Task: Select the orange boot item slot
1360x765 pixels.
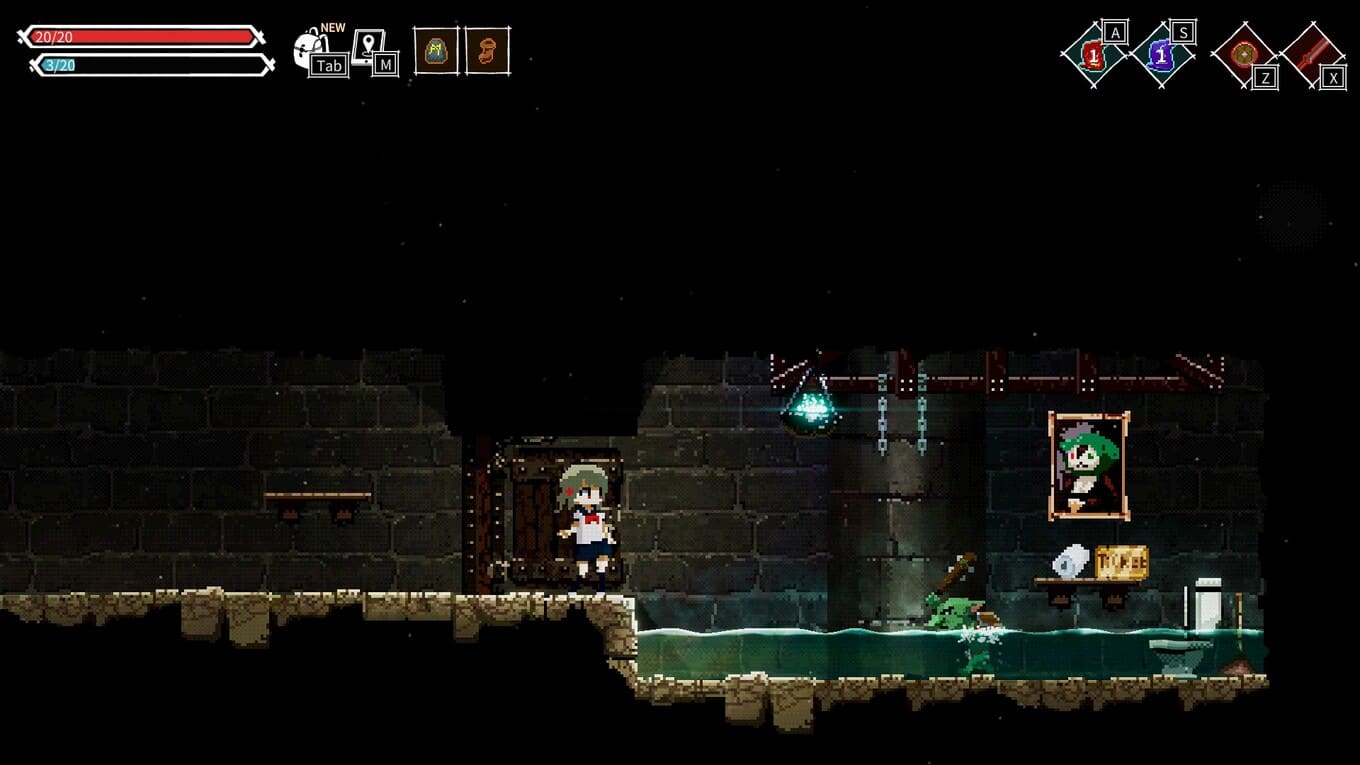Action: click(x=487, y=51)
